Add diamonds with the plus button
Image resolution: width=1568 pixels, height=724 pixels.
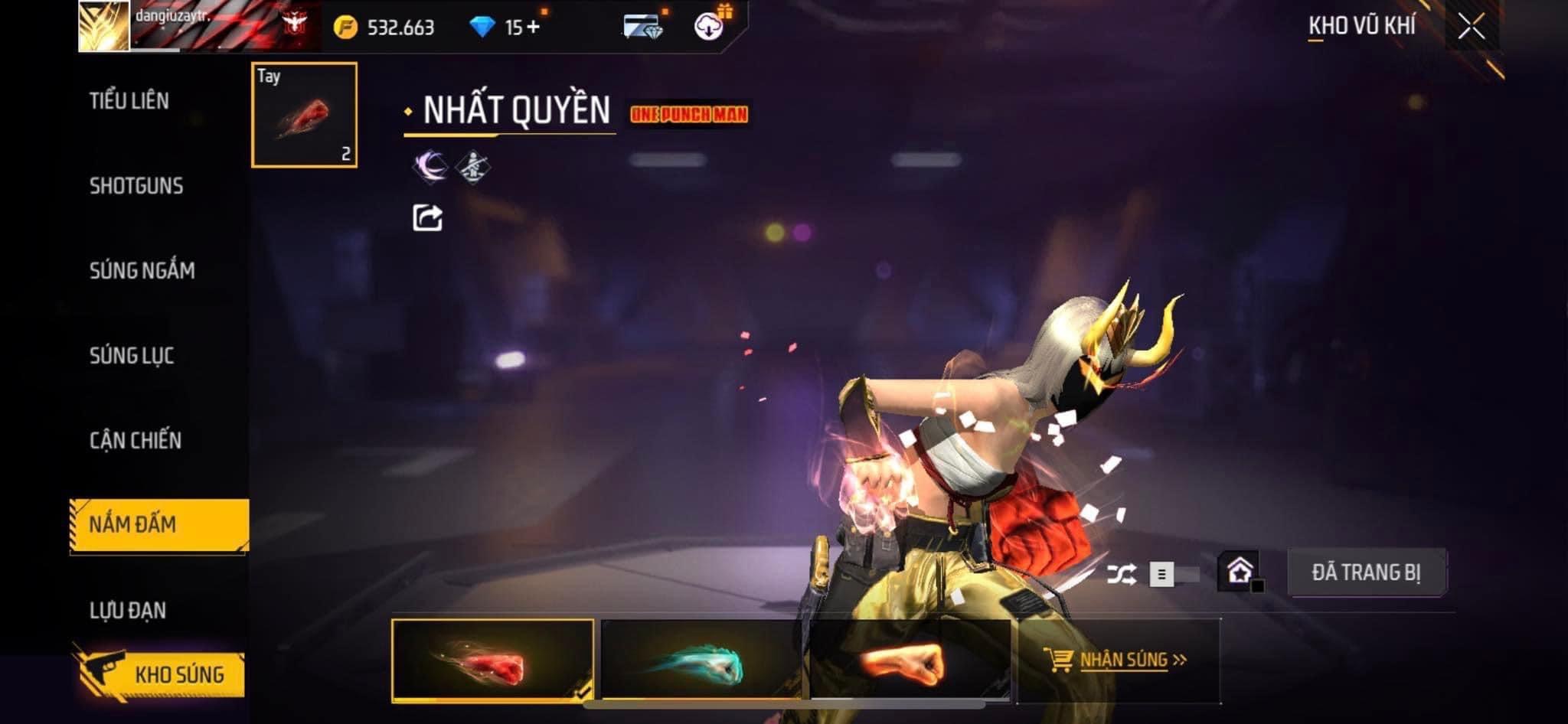coord(533,28)
